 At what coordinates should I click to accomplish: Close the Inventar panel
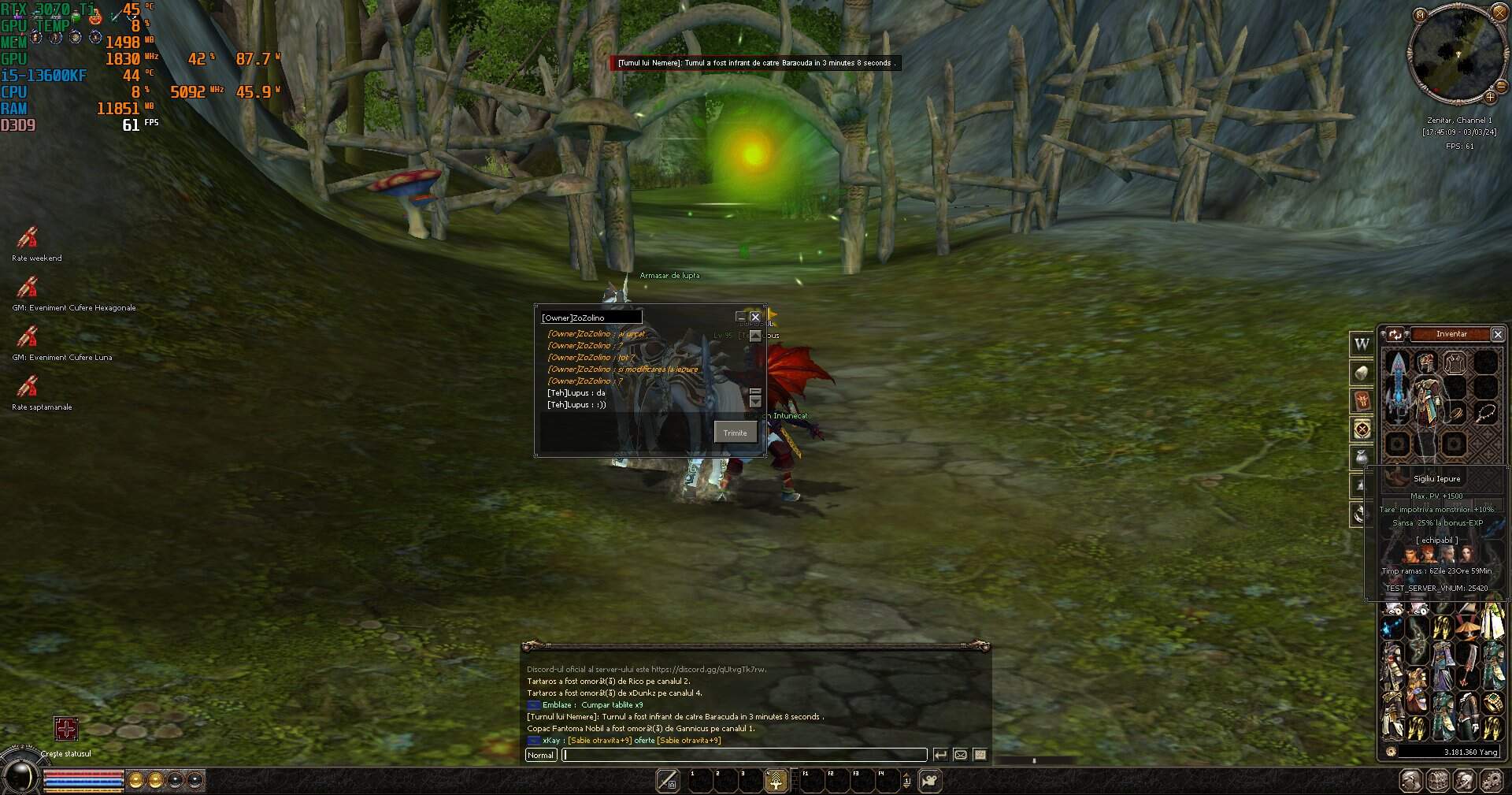1498,335
